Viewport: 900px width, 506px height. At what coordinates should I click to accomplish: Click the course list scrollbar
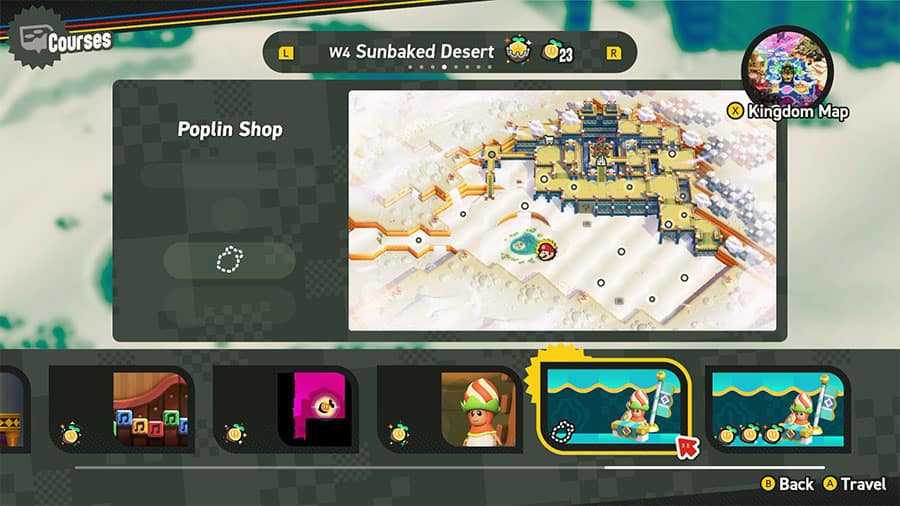(450, 467)
